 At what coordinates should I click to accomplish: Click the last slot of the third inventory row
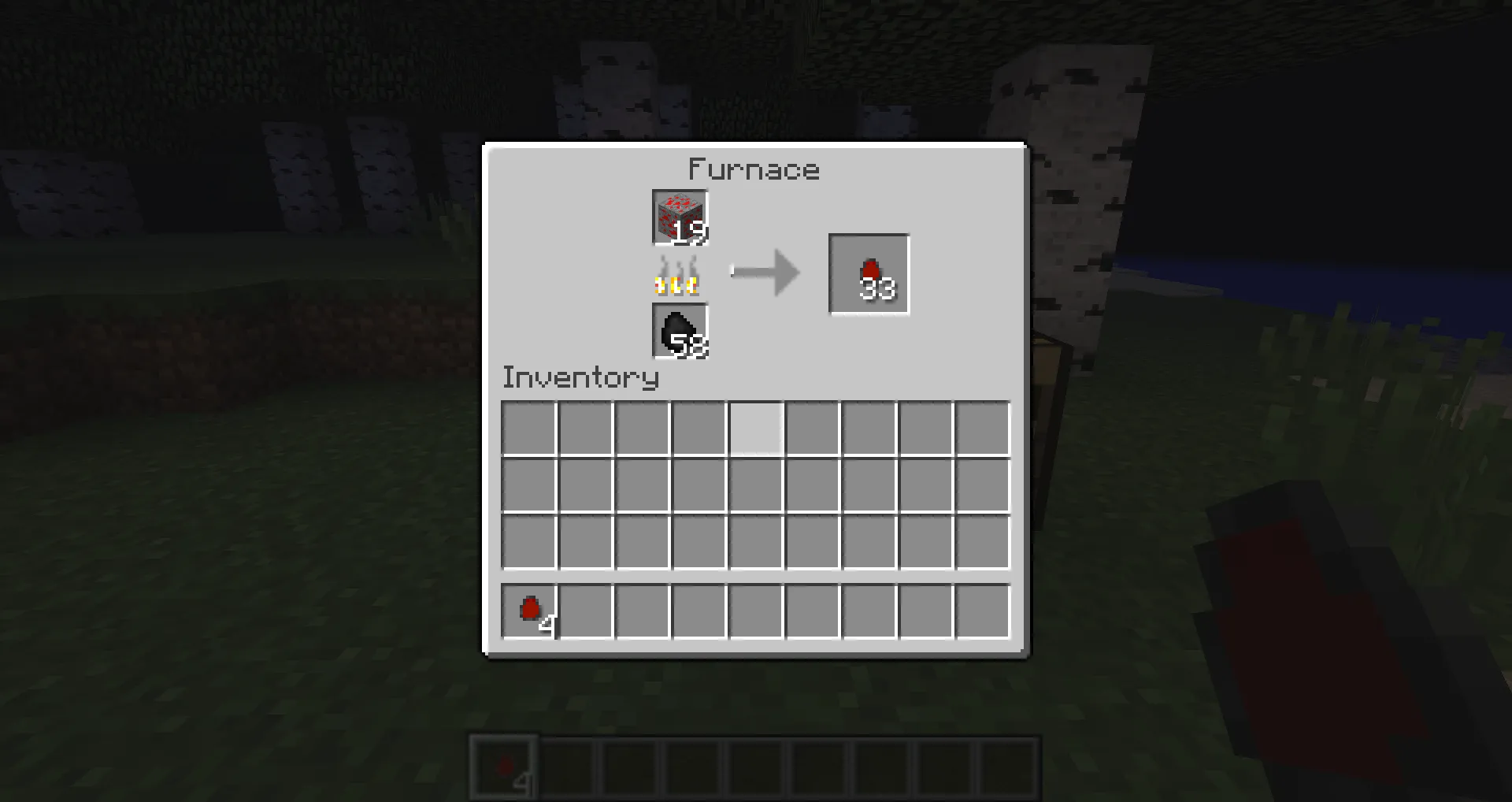click(982, 541)
